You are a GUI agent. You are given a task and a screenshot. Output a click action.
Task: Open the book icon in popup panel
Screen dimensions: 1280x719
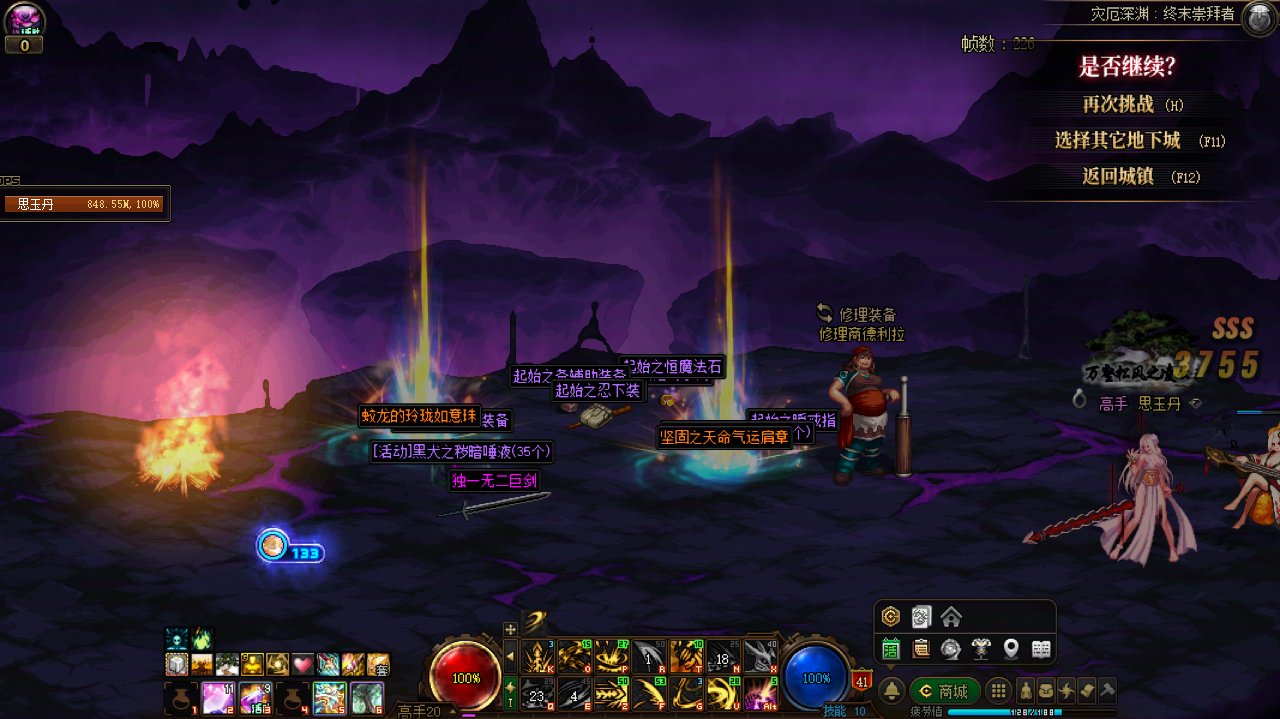[1041, 649]
